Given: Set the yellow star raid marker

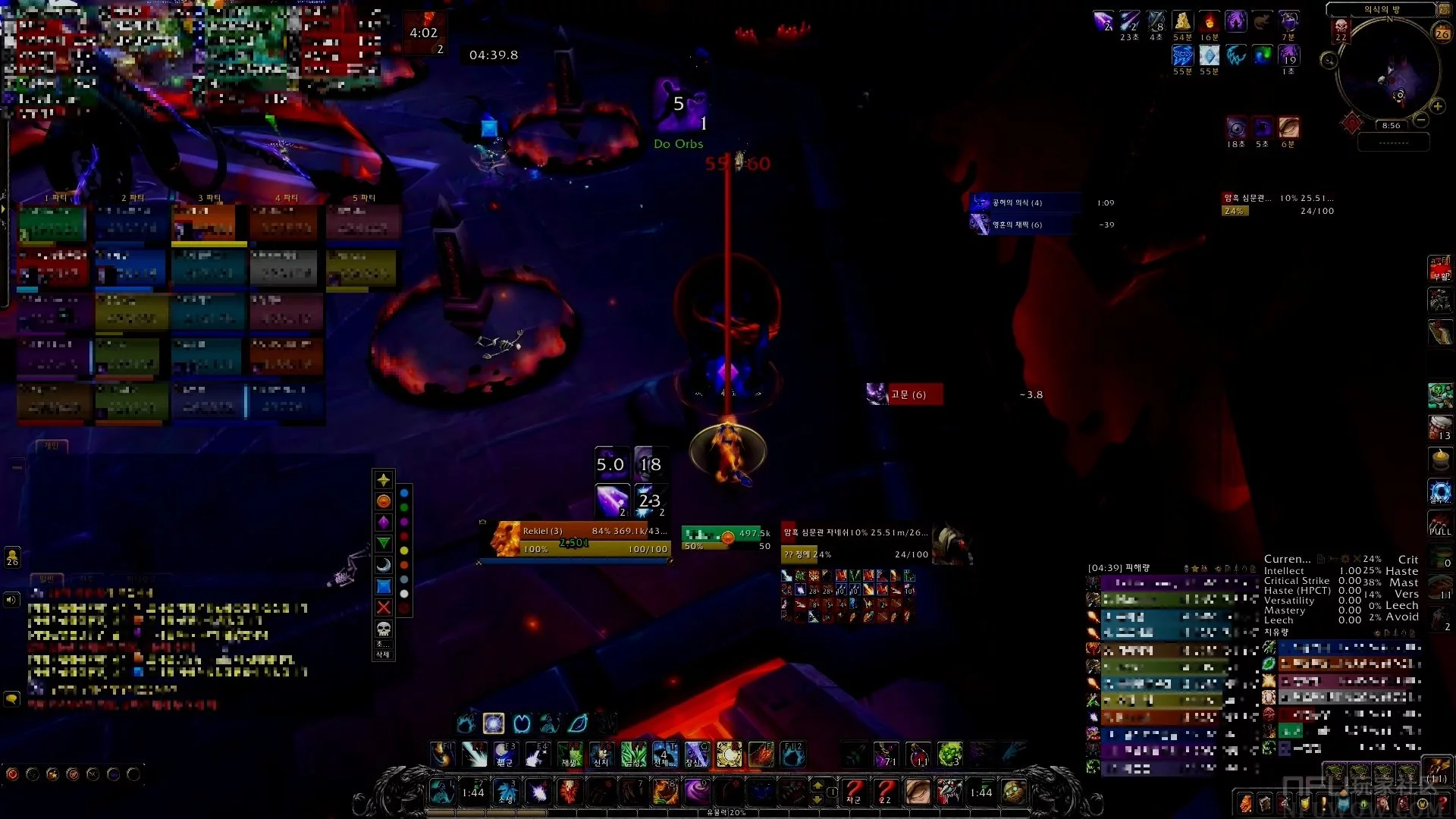Looking at the screenshot, I should (384, 480).
